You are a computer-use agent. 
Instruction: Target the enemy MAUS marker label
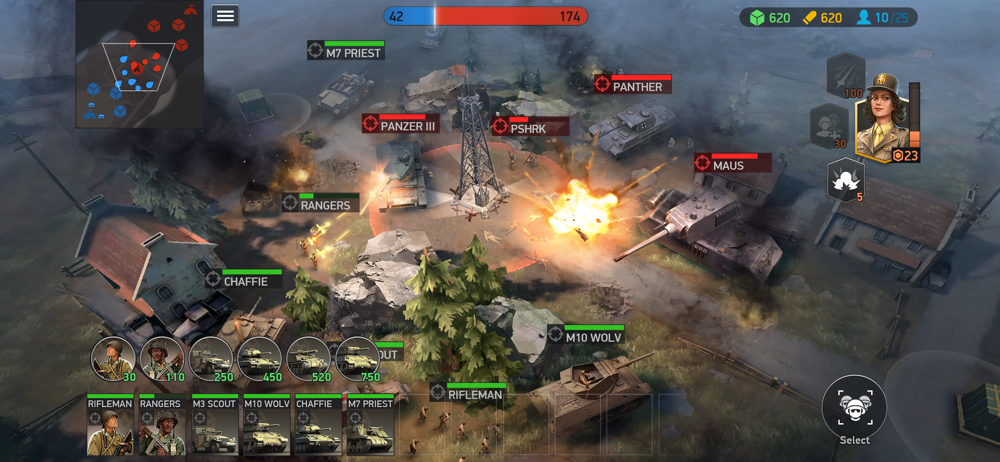click(x=732, y=164)
